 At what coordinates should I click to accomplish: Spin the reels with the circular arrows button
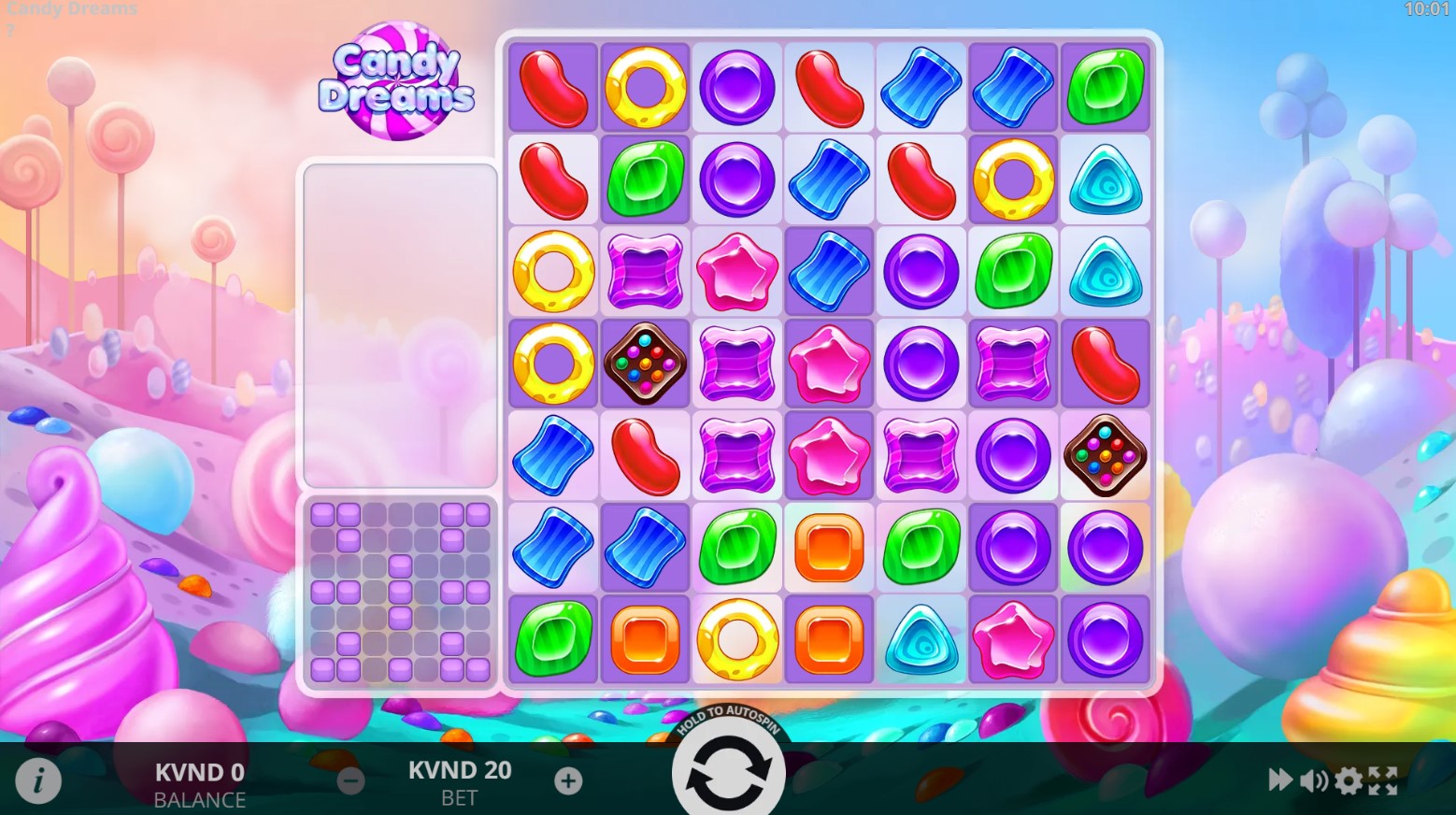click(728, 773)
